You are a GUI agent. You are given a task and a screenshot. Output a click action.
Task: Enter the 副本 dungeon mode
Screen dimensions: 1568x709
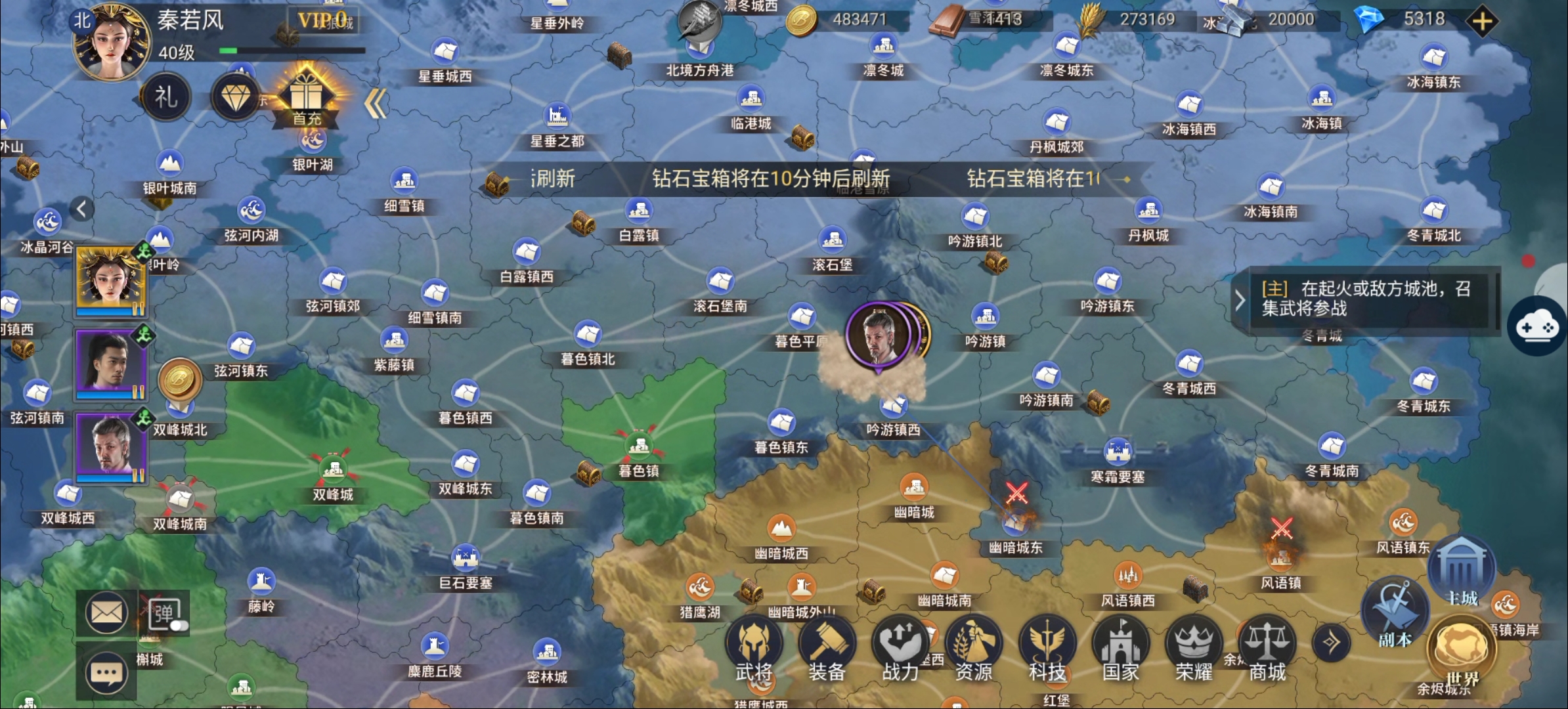coord(1395,612)
